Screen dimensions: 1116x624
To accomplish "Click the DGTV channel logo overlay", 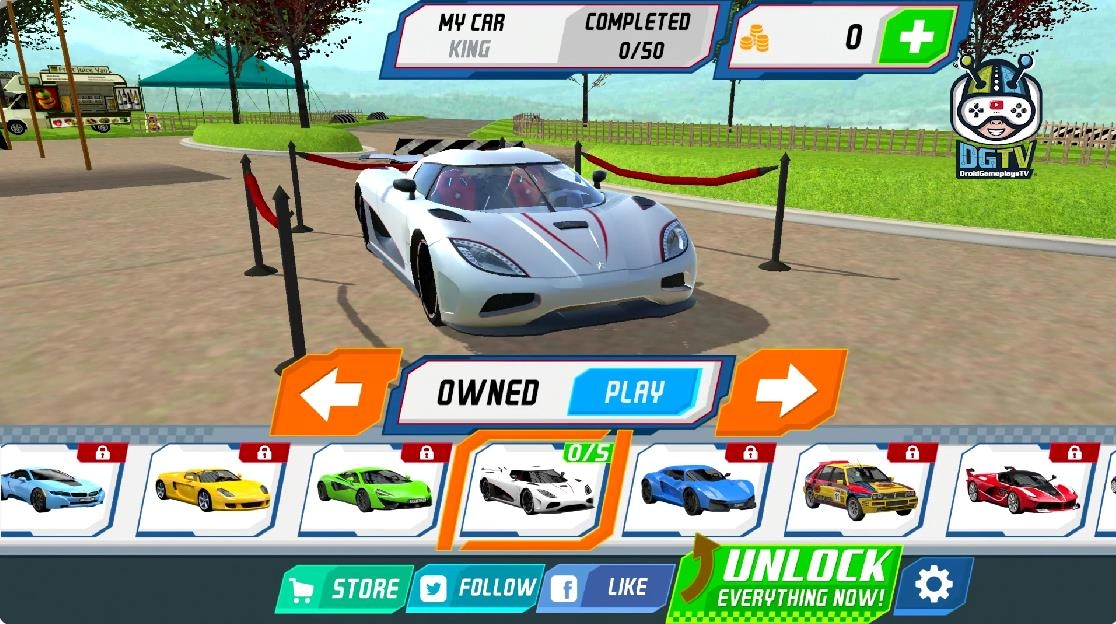I will (997, 115).
